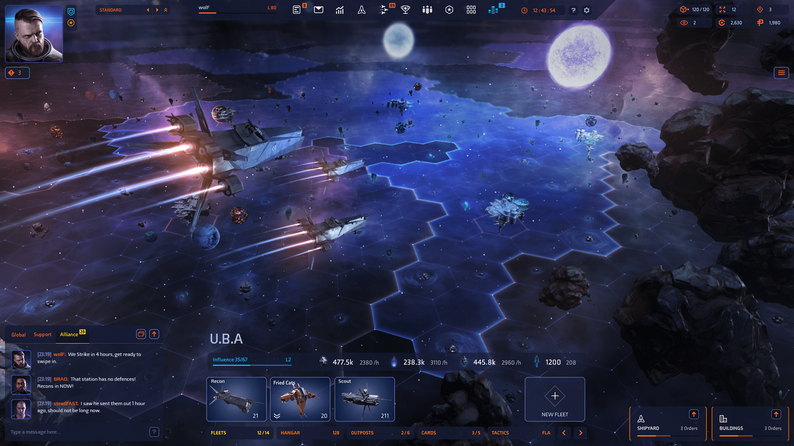
Task: Select the Alliance chat tab
Action: point(69,334)
